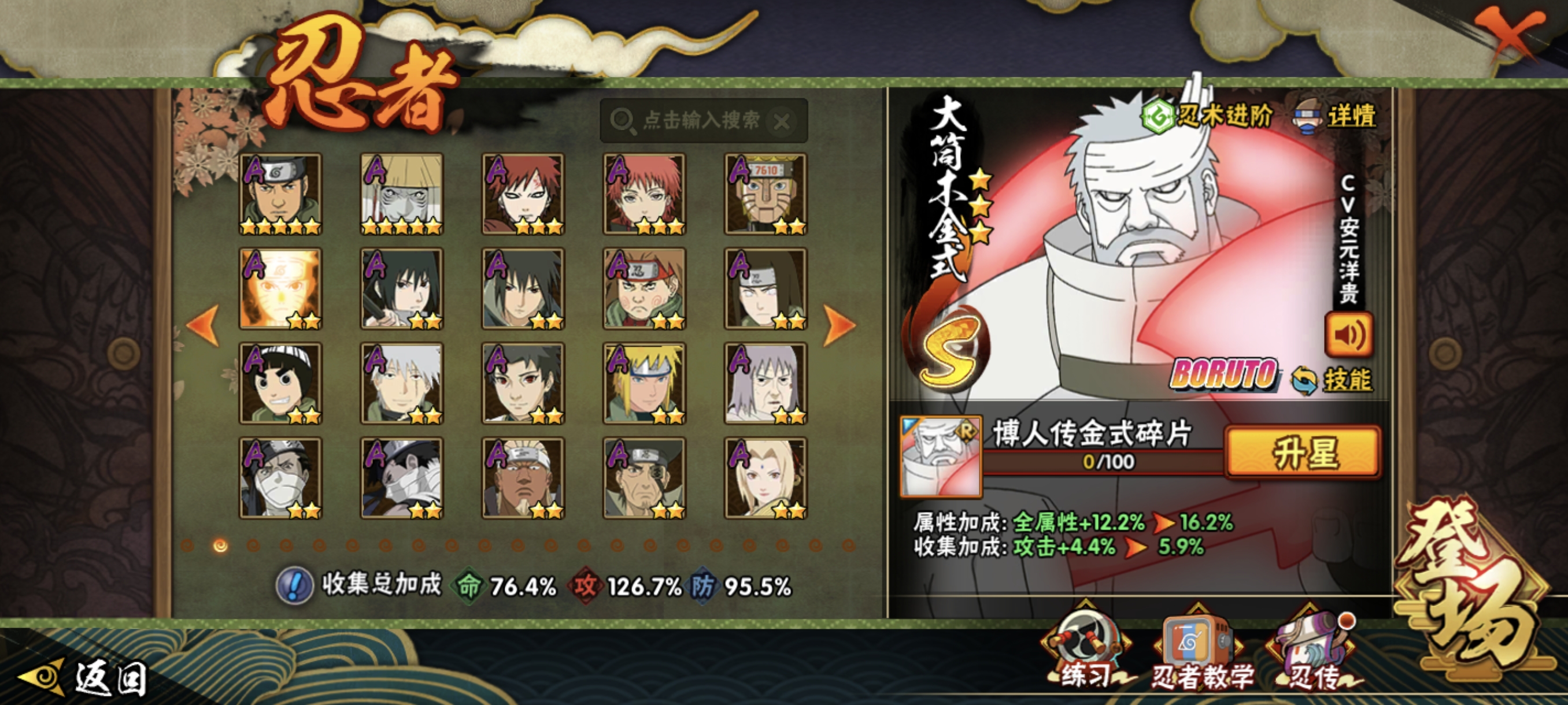This screenshot has width=1568, height=705.
Task: Go to the previous ninja page arrow
Action: [x=204, y=326]
